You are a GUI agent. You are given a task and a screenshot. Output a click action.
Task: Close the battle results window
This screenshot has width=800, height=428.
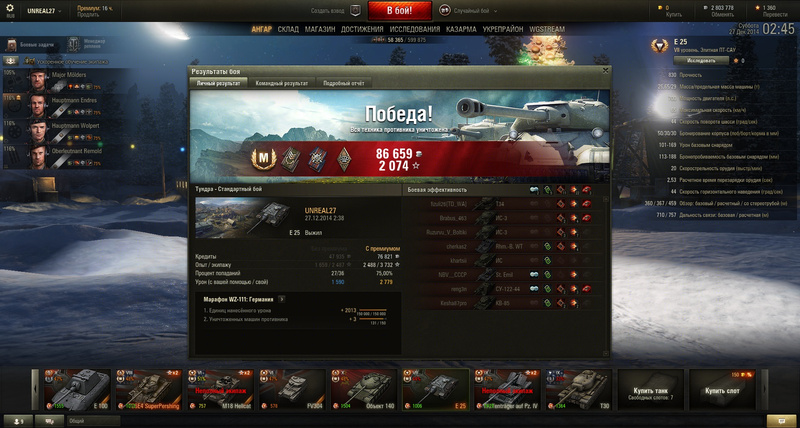(x=605, y=71)
